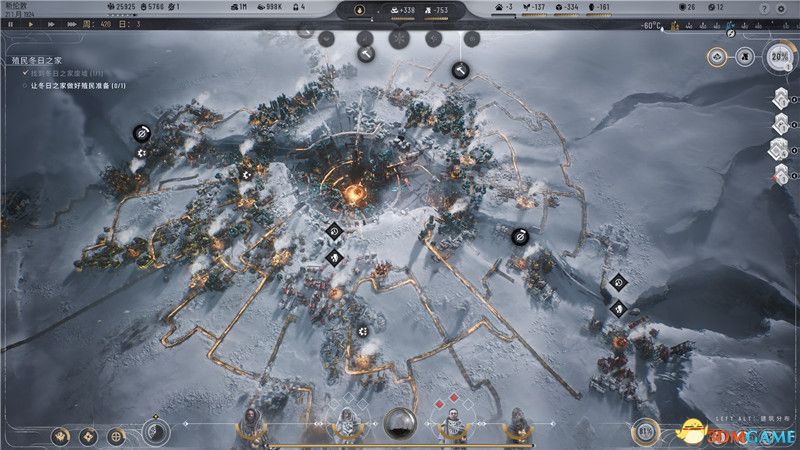The image size is (800, 450).
Task: Click the leftmost round button in the bottom-left corner
Action: coord(63,435)
